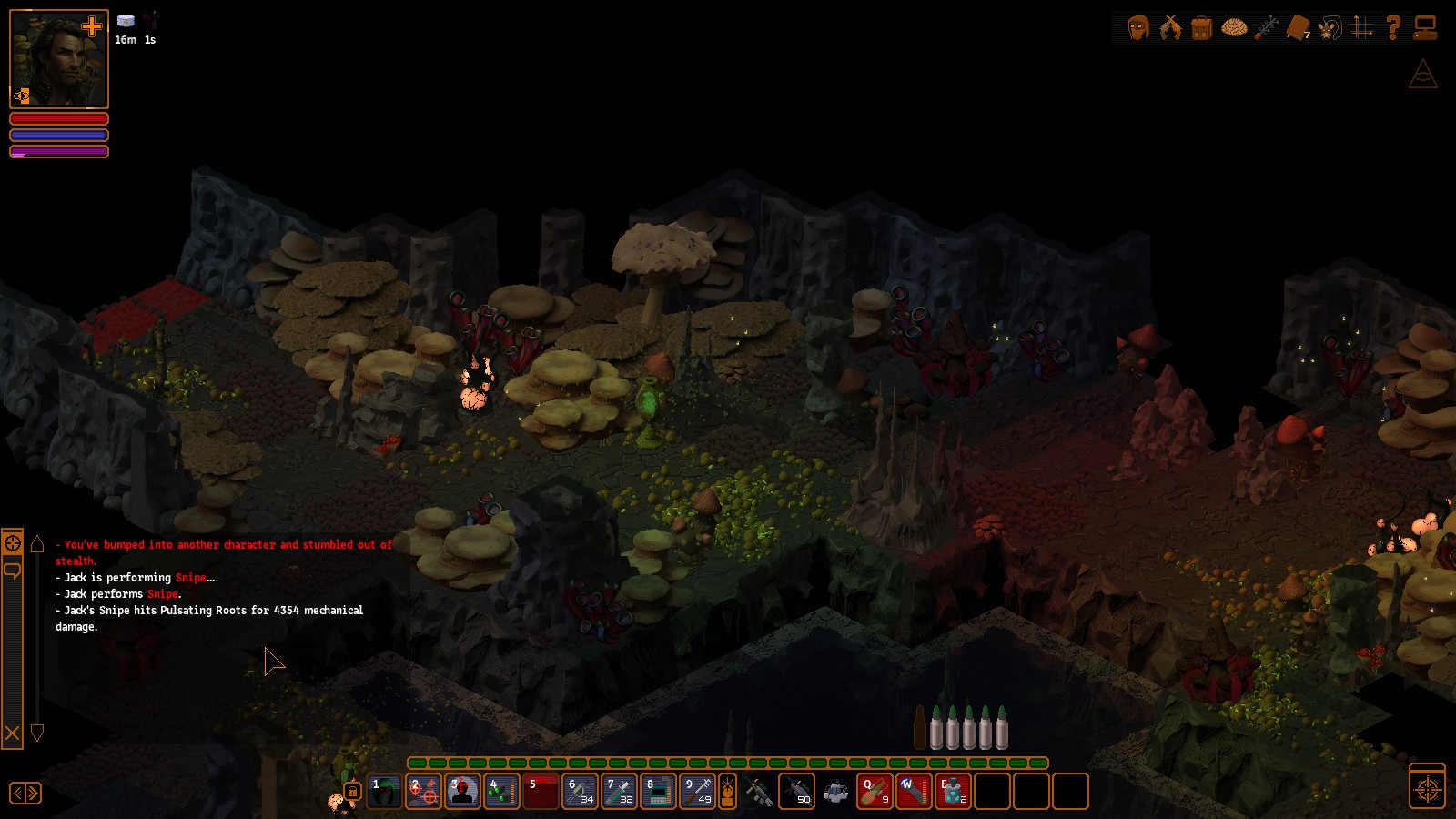Open the brain psi abilities menu
The image size is (1456, 819).
click(x=1234, y=28)
